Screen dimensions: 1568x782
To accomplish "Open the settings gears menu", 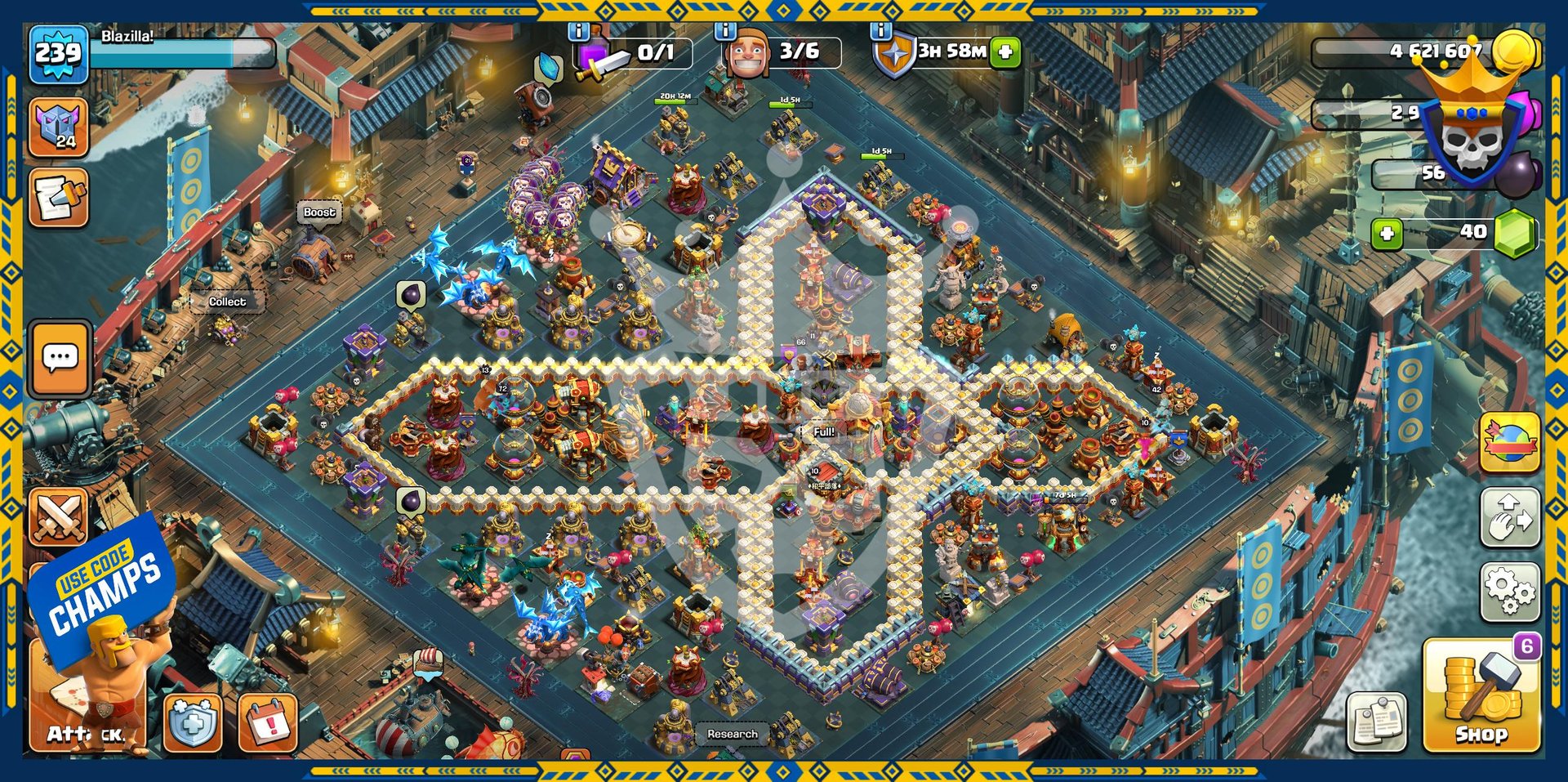I will pos(1510,591).
